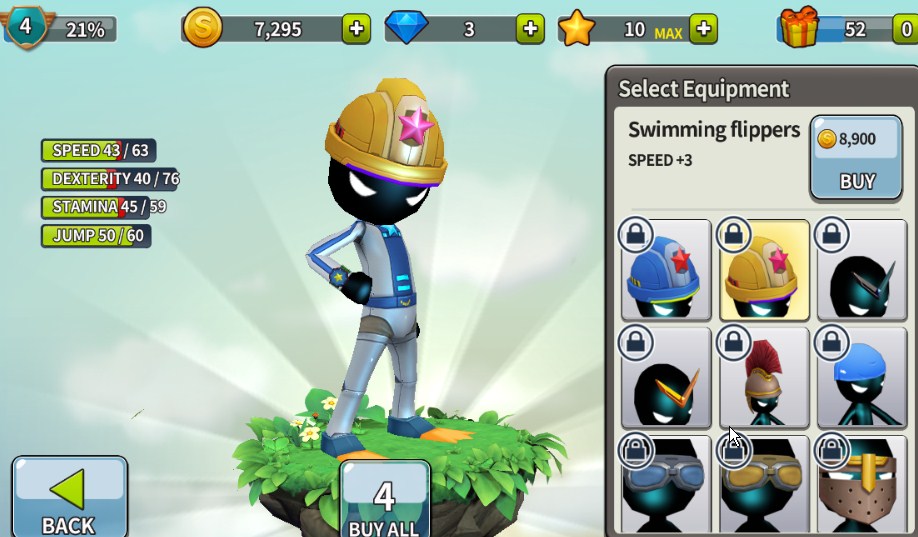Add more stars with plus button

click(x=704, y=29)
